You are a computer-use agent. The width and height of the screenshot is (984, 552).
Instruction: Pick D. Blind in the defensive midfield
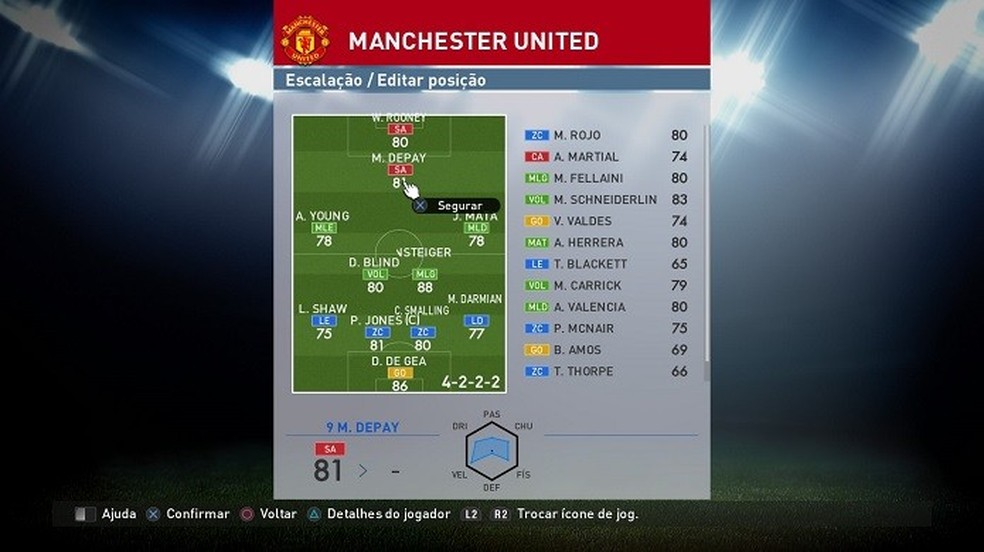375,274
